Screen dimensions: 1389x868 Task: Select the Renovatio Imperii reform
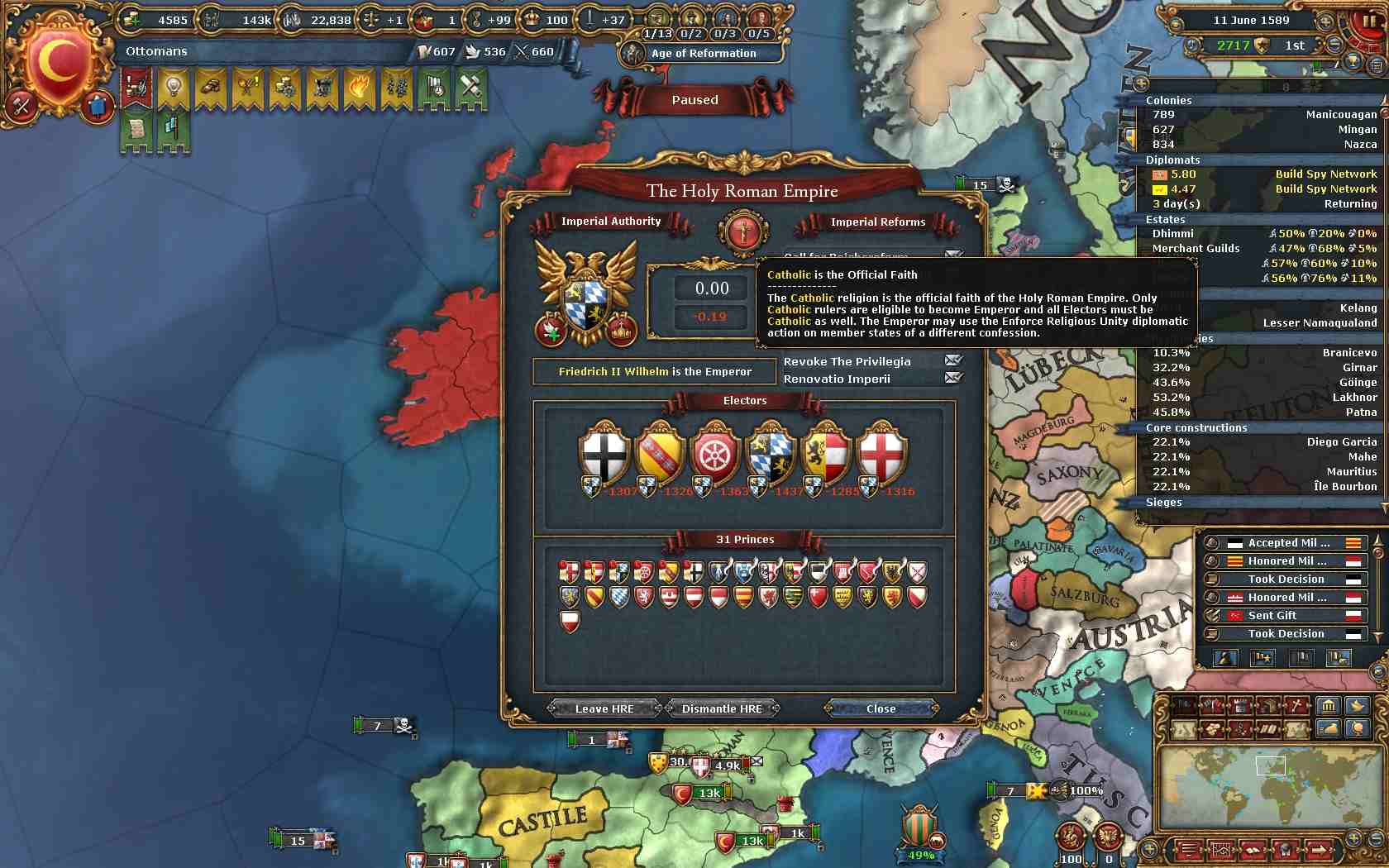[838, 379]
